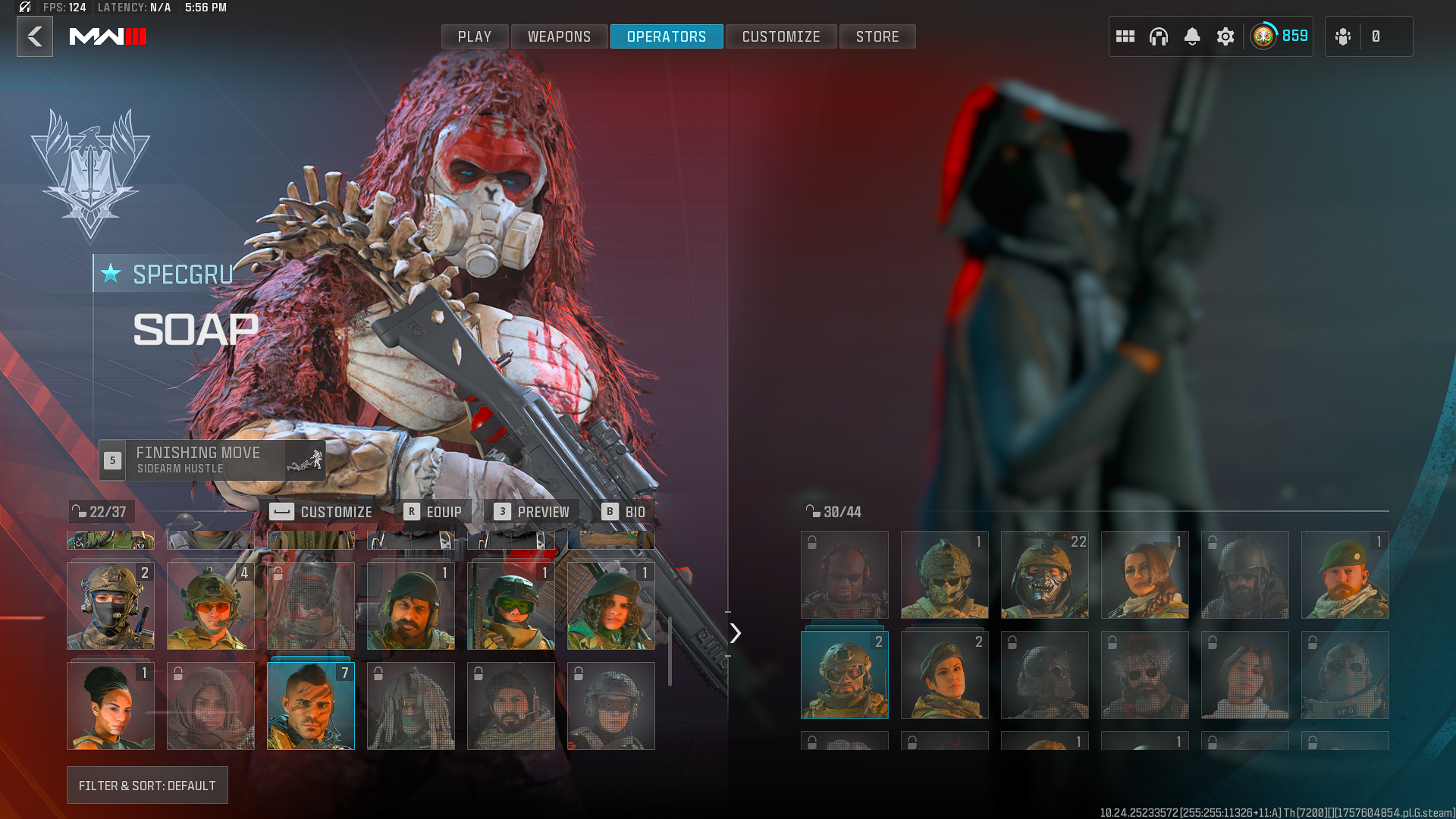Show notifications via the bell icon
The width and height of the screenshot is (1456, 819).
point(1192,36)
